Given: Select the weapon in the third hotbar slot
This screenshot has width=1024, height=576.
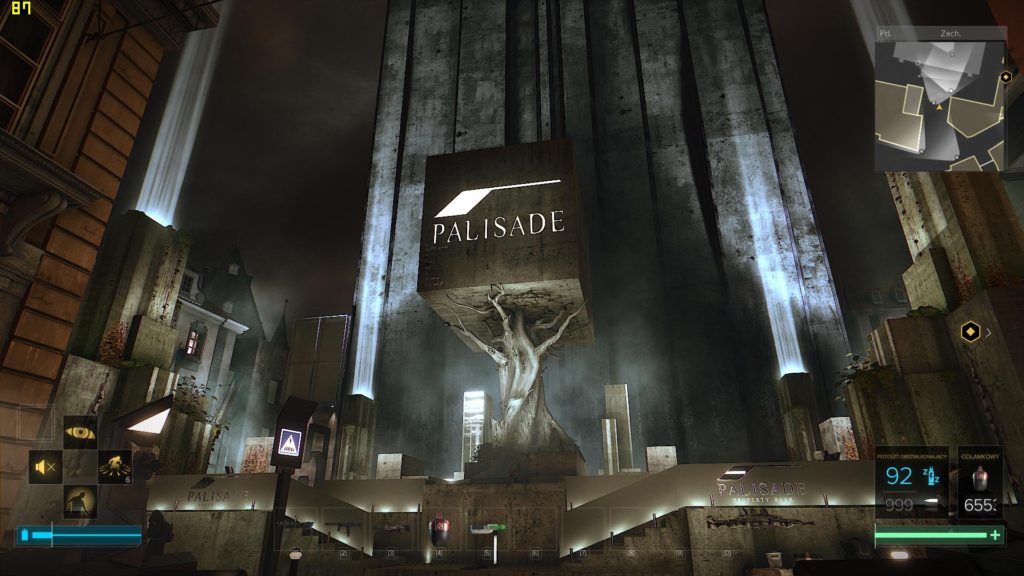Looking at the screenshot, I should coord(390,527).
